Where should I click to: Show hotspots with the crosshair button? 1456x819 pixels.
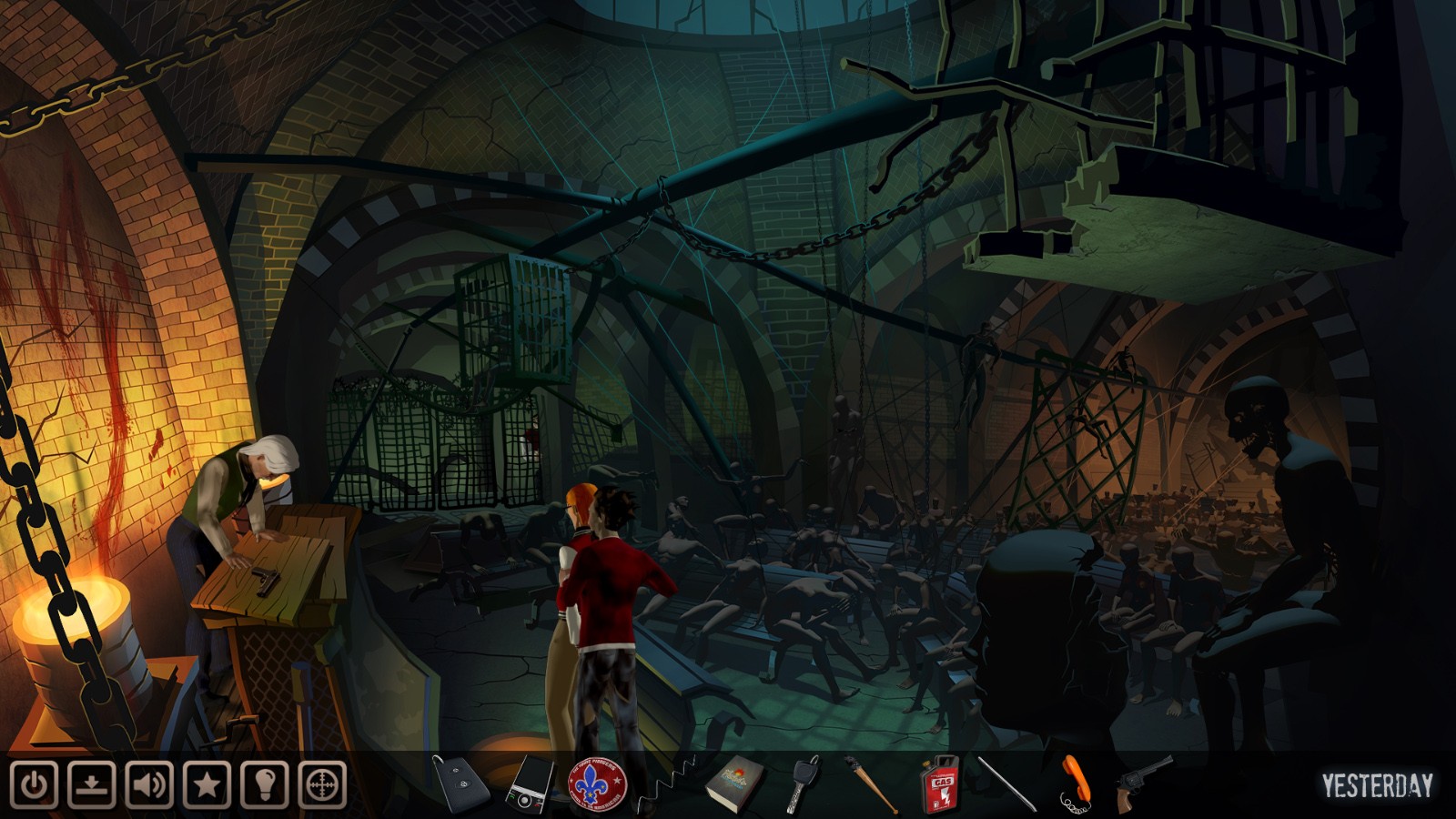[322, 784]
